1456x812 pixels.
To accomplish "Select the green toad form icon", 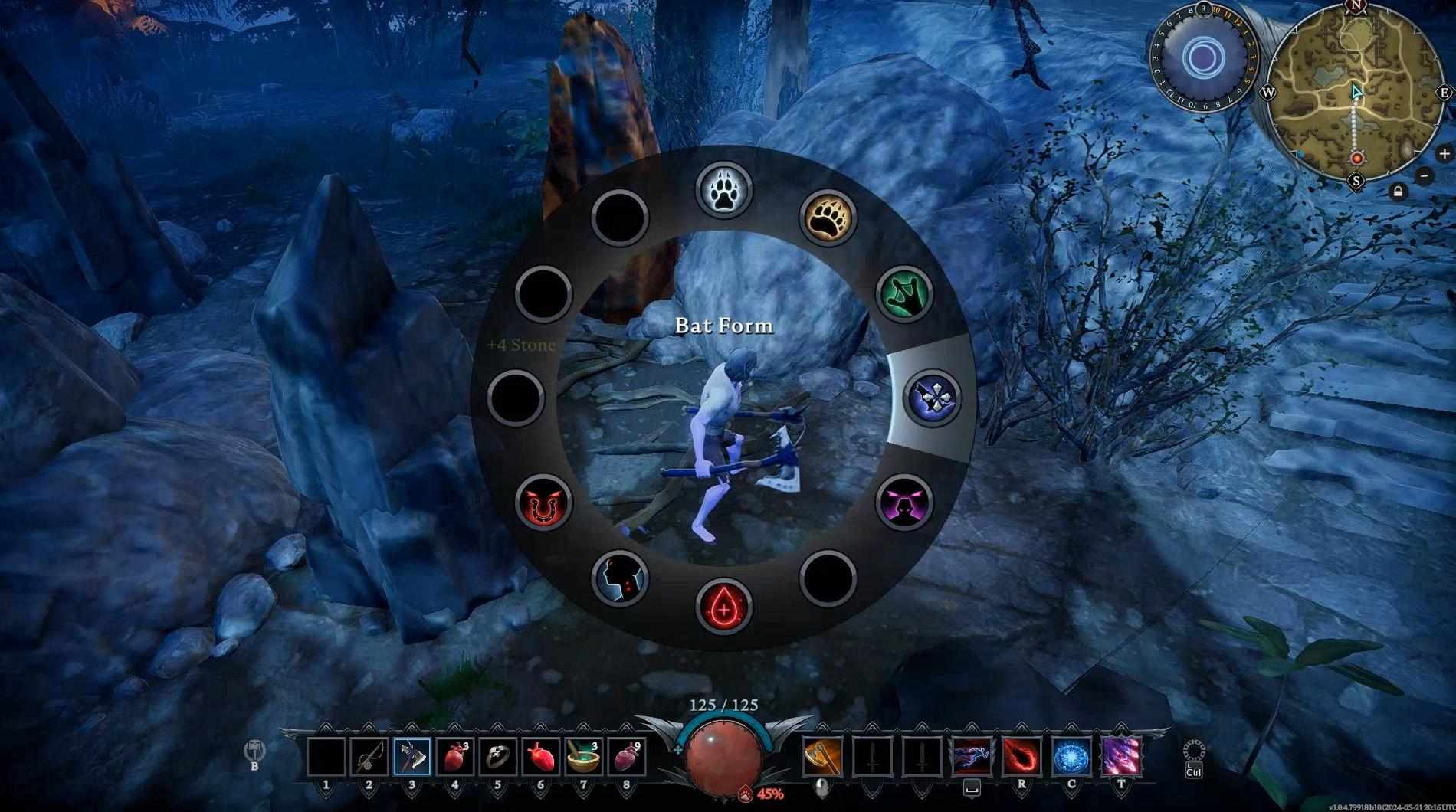I will click(904, 294).
